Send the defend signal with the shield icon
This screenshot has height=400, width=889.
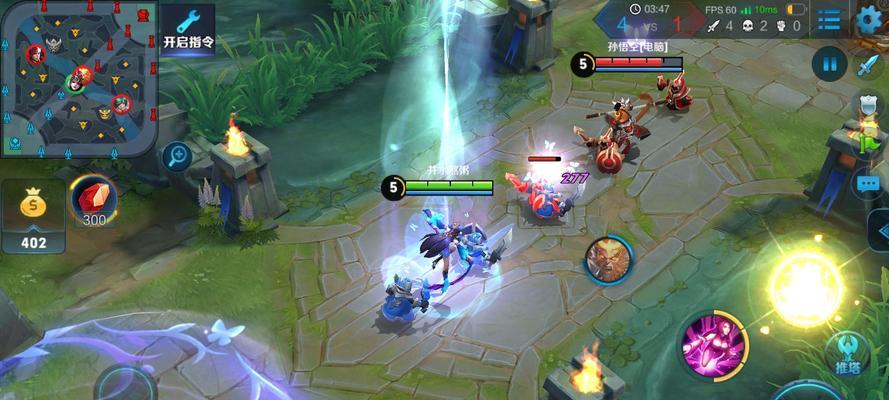click(867, 105)
